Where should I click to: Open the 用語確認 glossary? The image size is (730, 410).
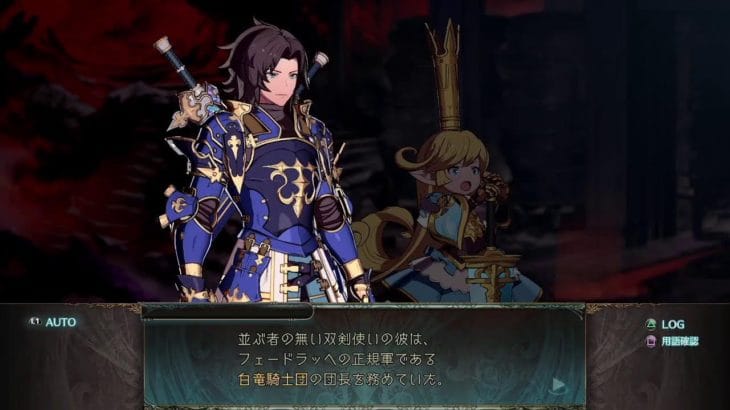[x=672, y=341]
